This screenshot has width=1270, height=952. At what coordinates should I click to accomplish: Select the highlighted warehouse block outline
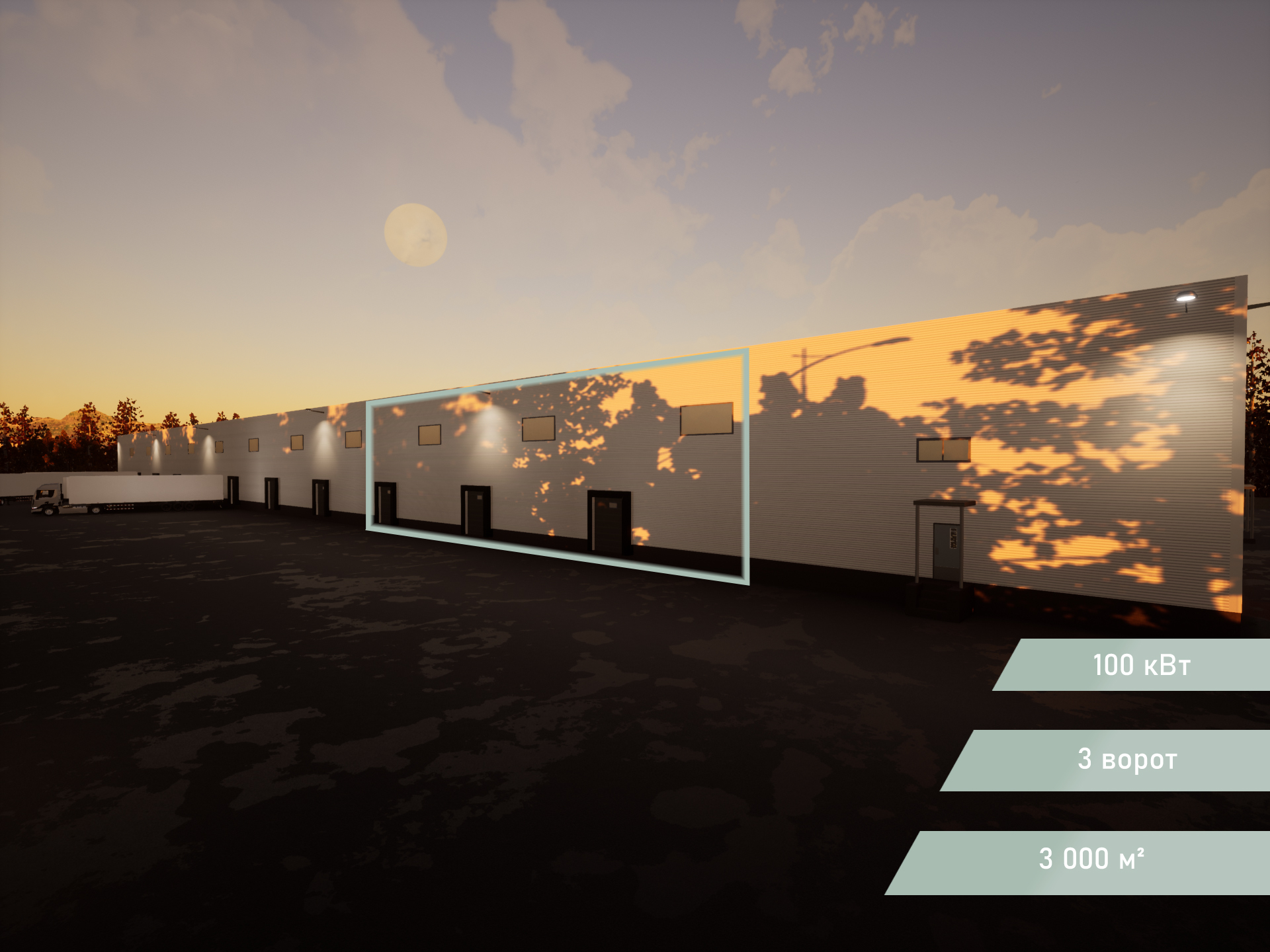[558, 466]
